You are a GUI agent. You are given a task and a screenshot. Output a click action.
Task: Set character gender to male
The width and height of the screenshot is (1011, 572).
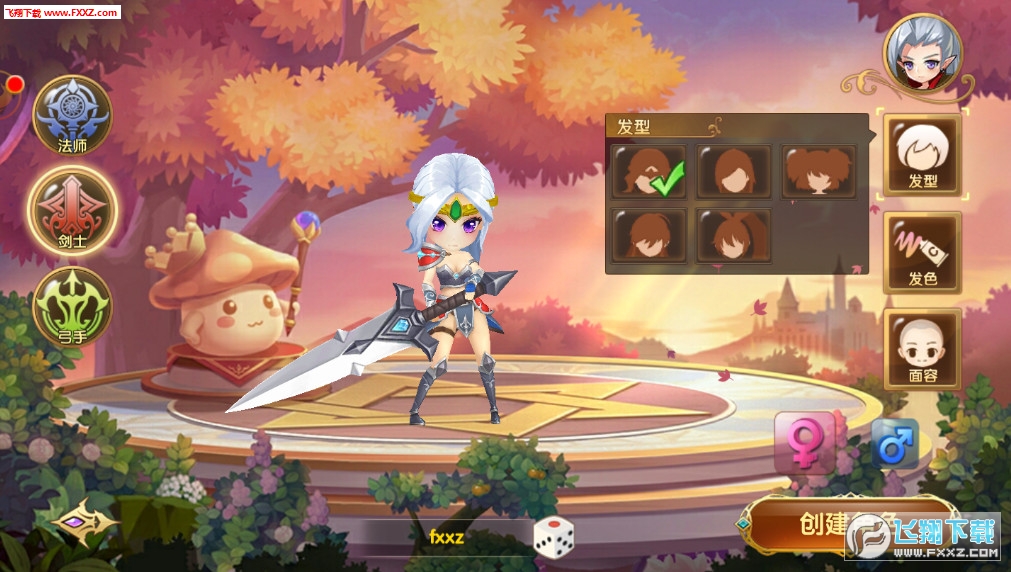click(894, 442)
